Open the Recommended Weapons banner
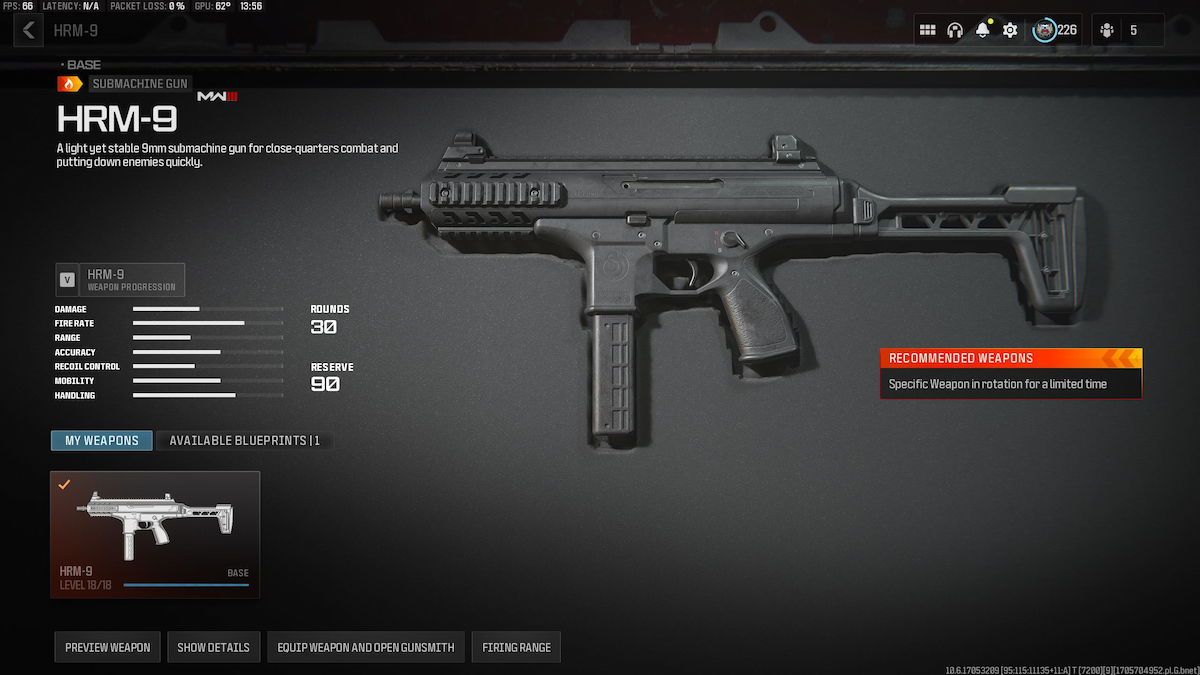 click(x=1010, y=372)
